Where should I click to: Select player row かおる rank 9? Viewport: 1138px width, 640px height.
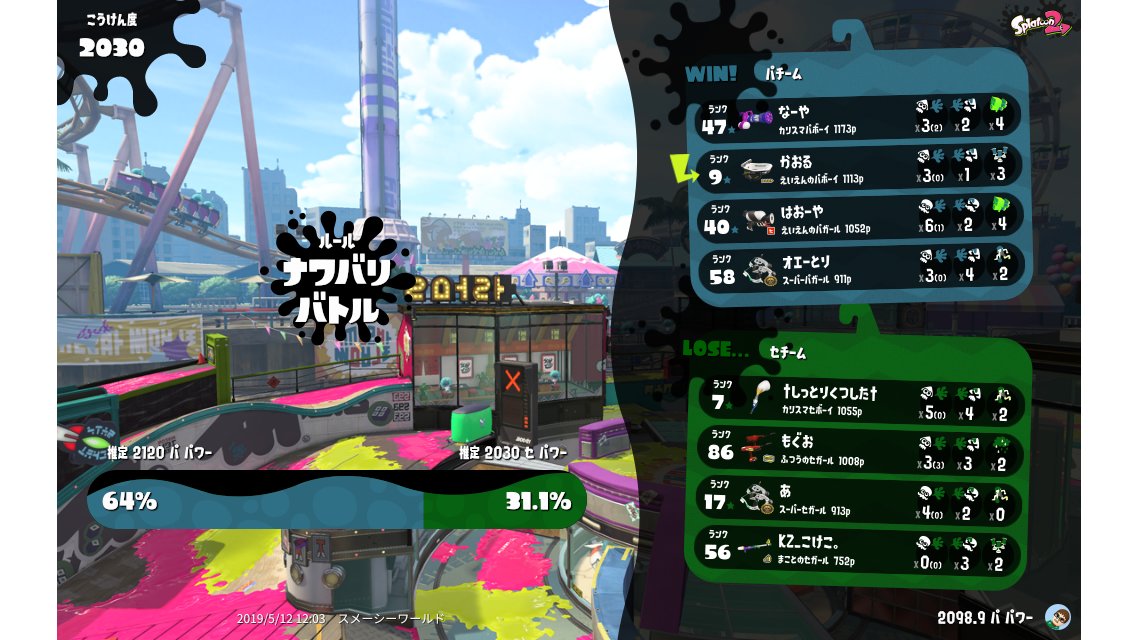click(860, 166)
